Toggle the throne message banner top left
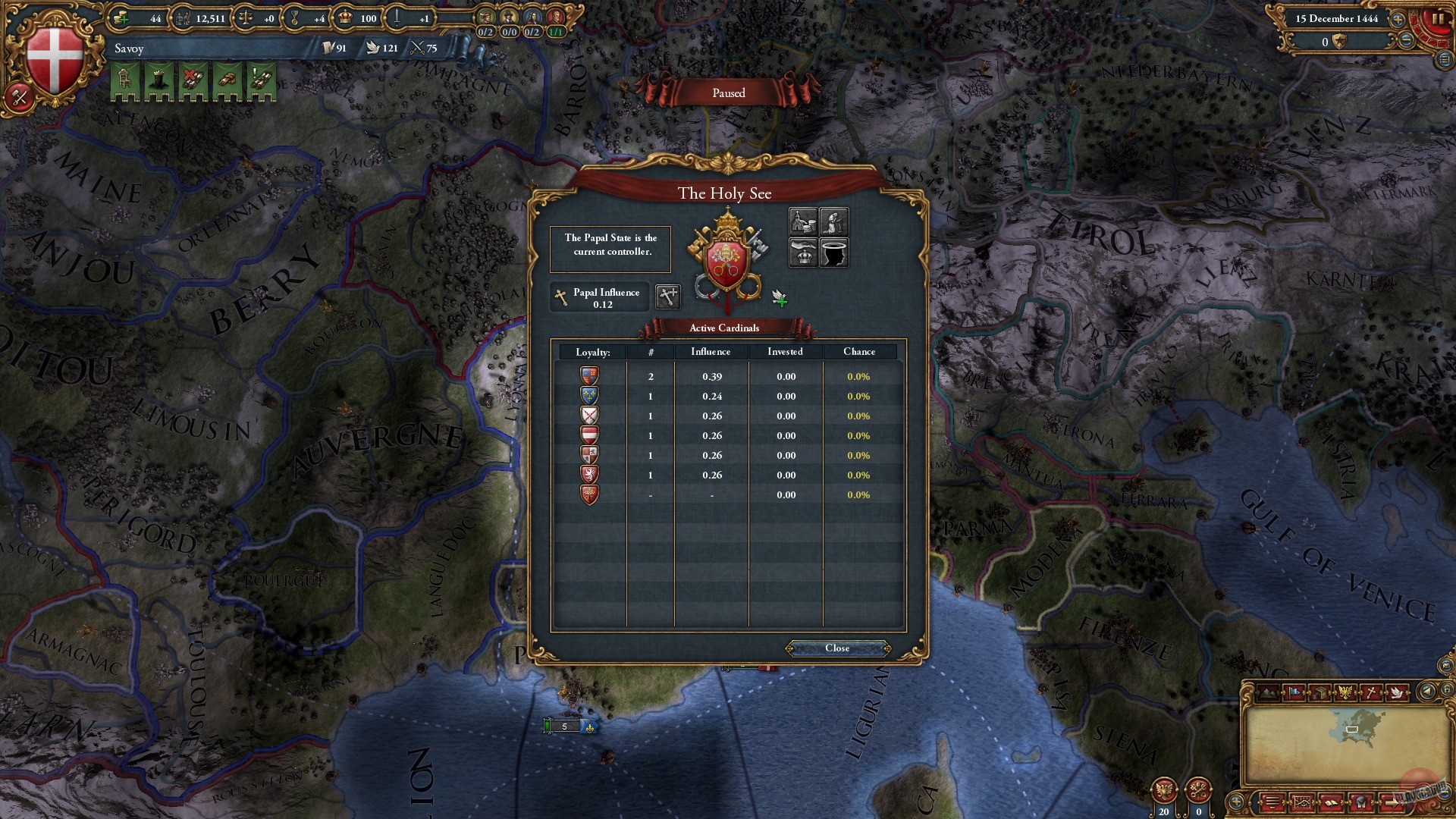Viewport: 1456px width, 819px height. click(124, 79)
